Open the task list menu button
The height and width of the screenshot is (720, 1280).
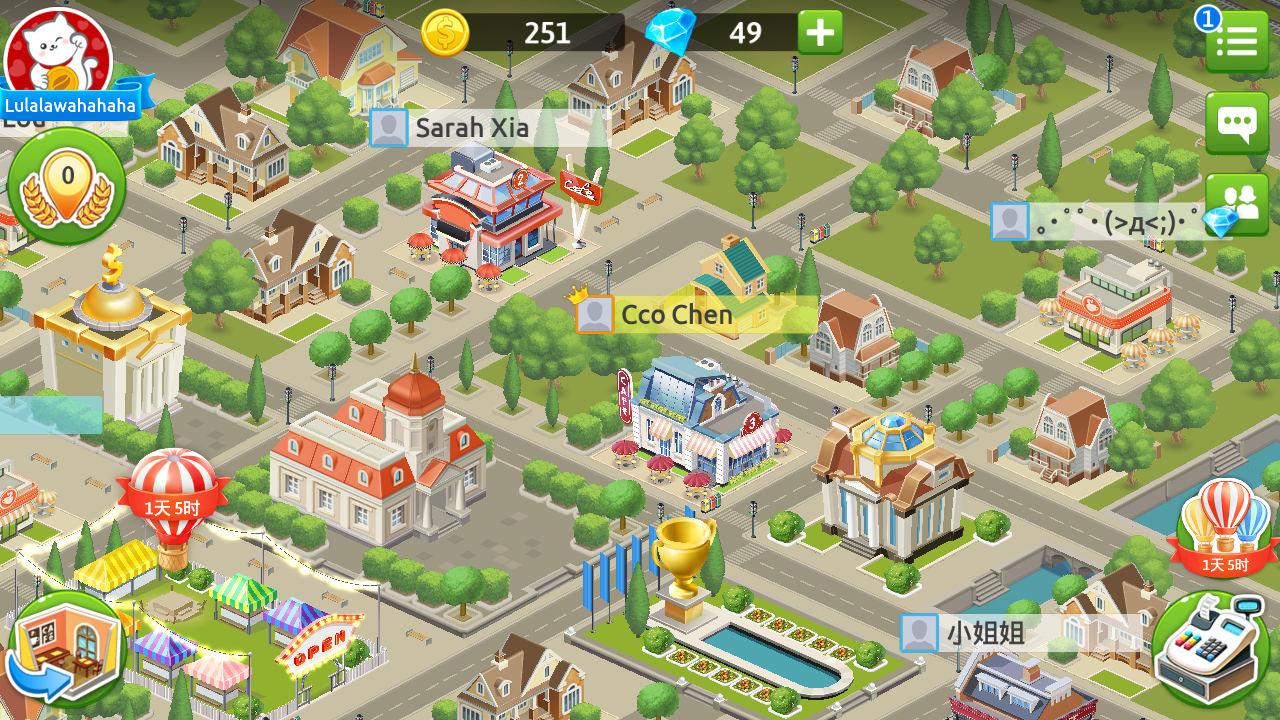[x=1236, y=41]
